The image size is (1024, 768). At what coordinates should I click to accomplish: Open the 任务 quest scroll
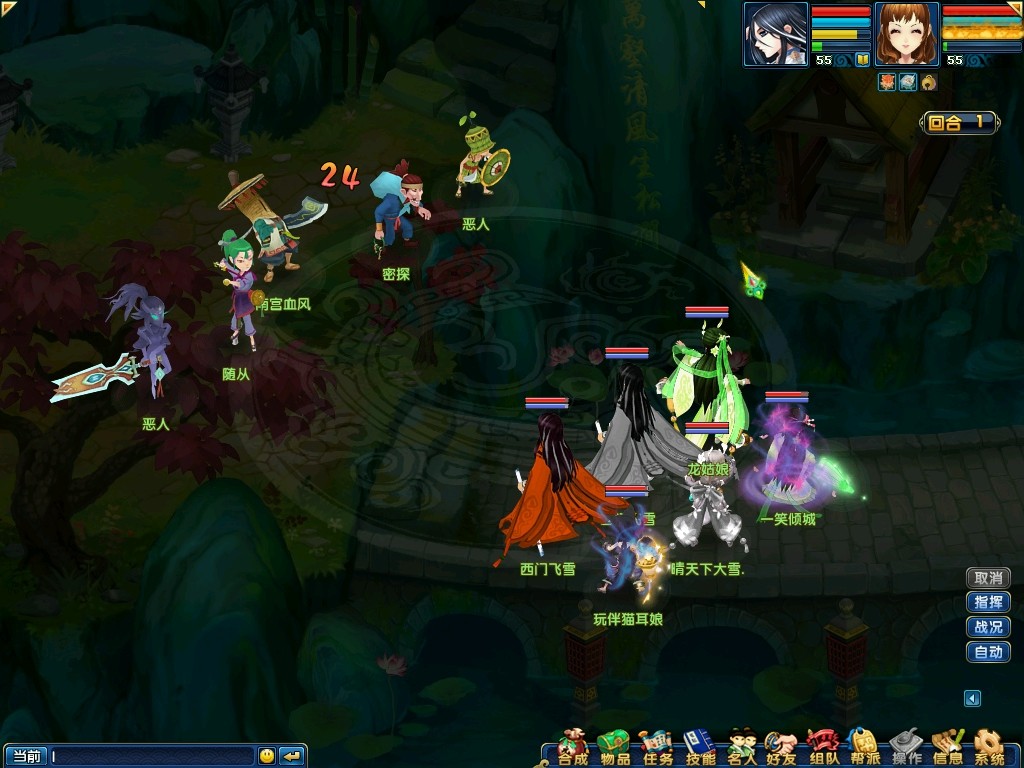coord(657,746)
